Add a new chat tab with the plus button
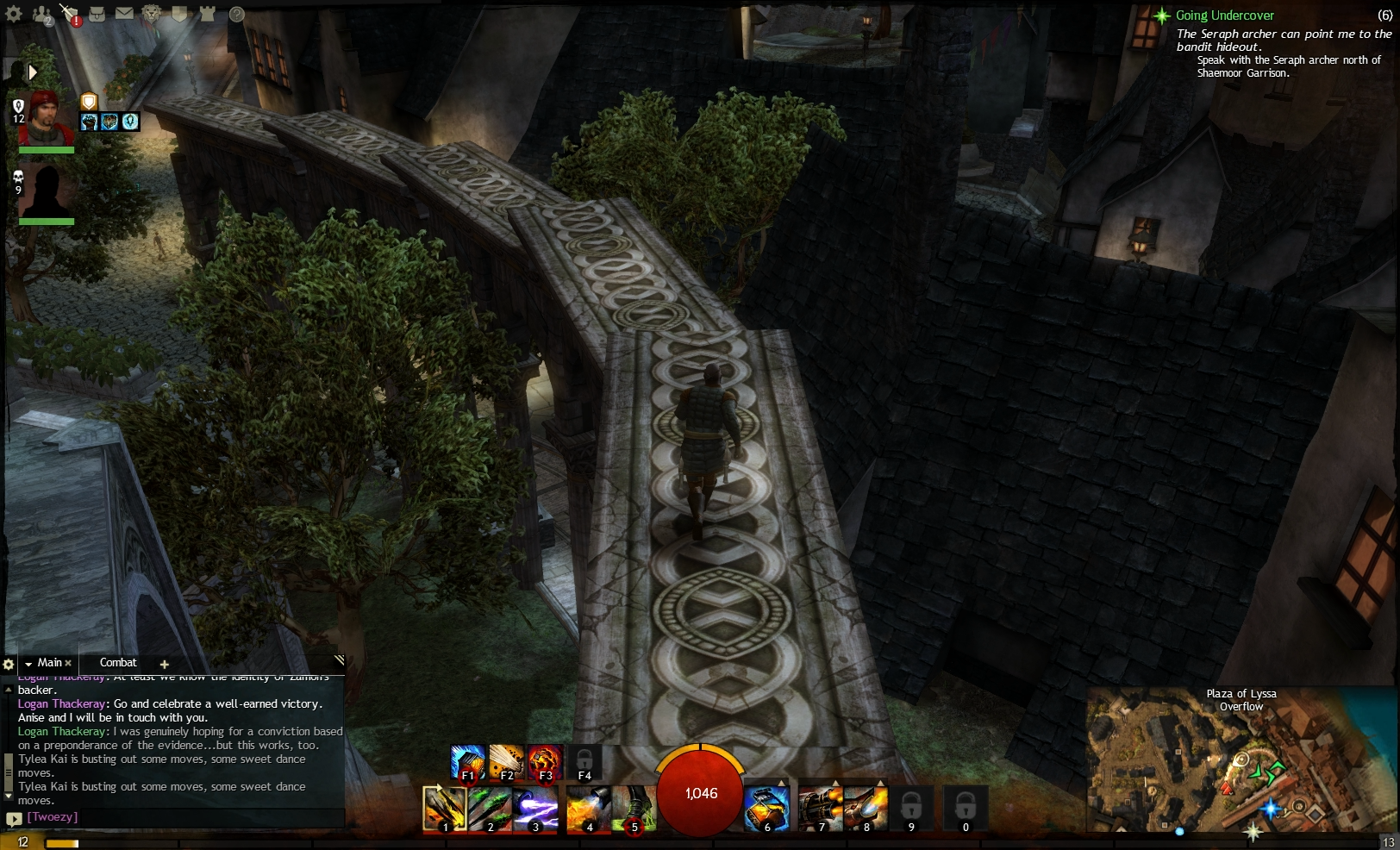Screen dimensions: 1400x850 164,664
